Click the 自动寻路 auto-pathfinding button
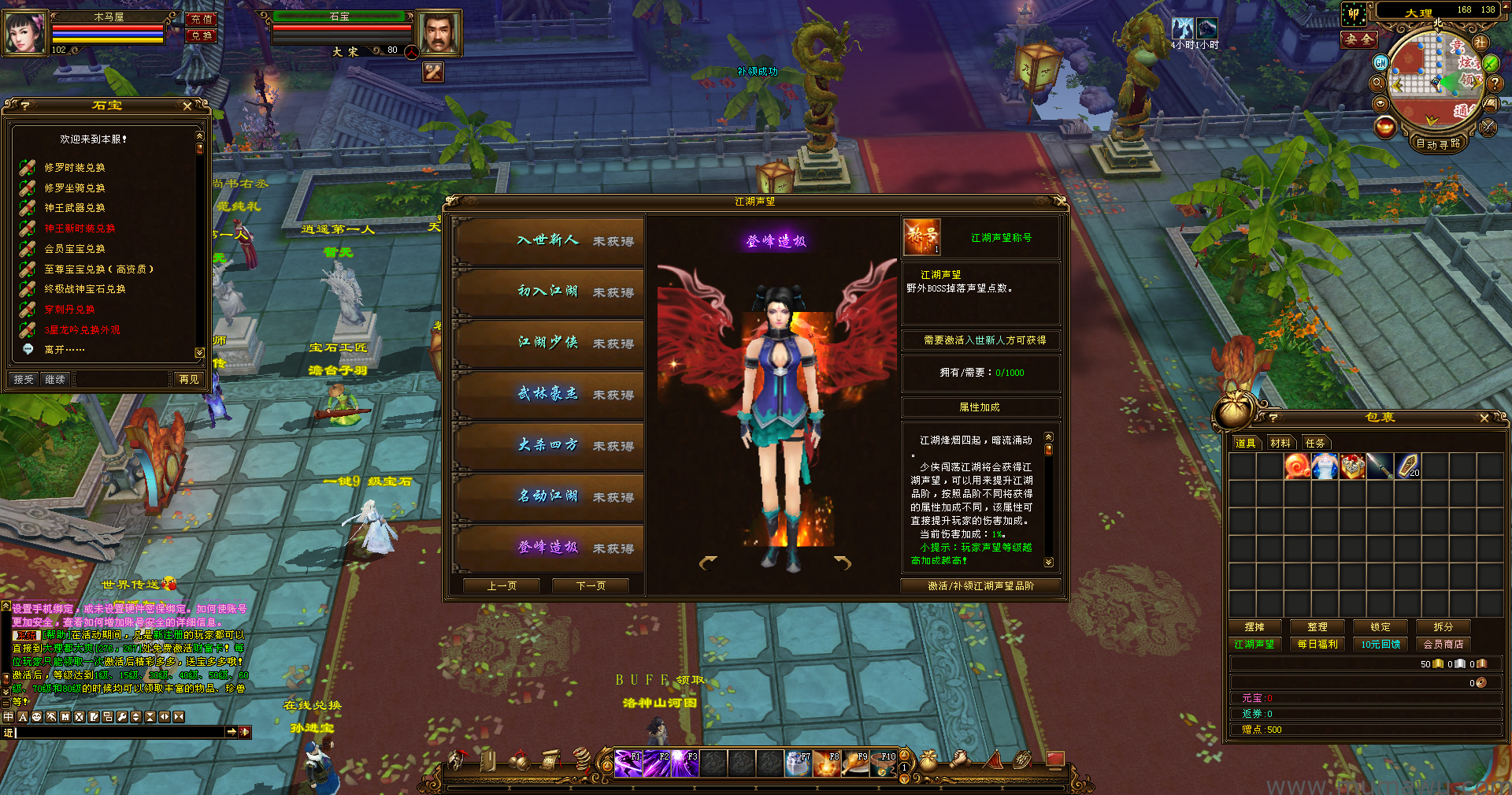Viewport: 1512px width, 795px height. (x=1438, y=143)
